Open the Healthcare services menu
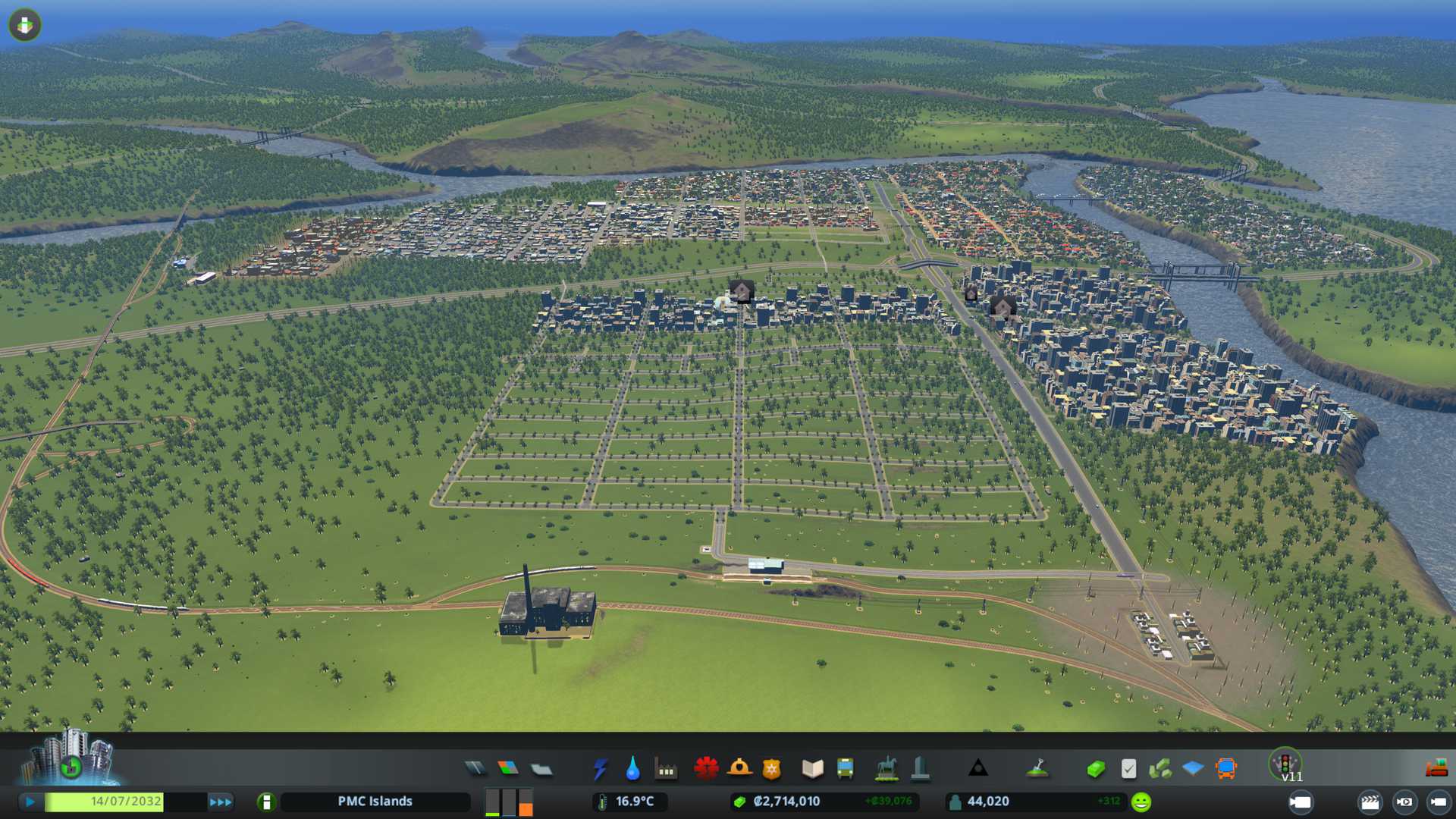This screenshot has width=1456, height=819. 706,769
